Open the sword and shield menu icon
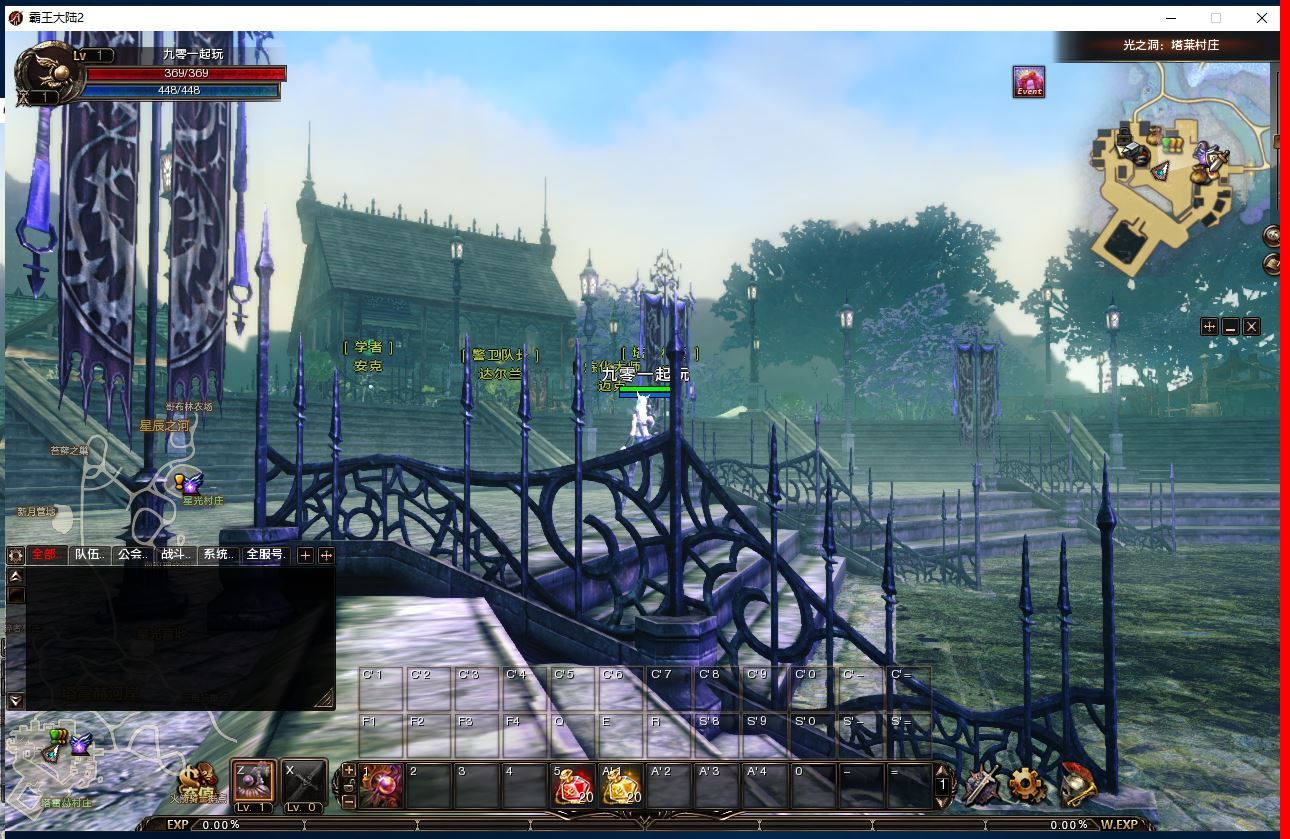Screen dimensions: 1290x839 click(x=983, y=786)
